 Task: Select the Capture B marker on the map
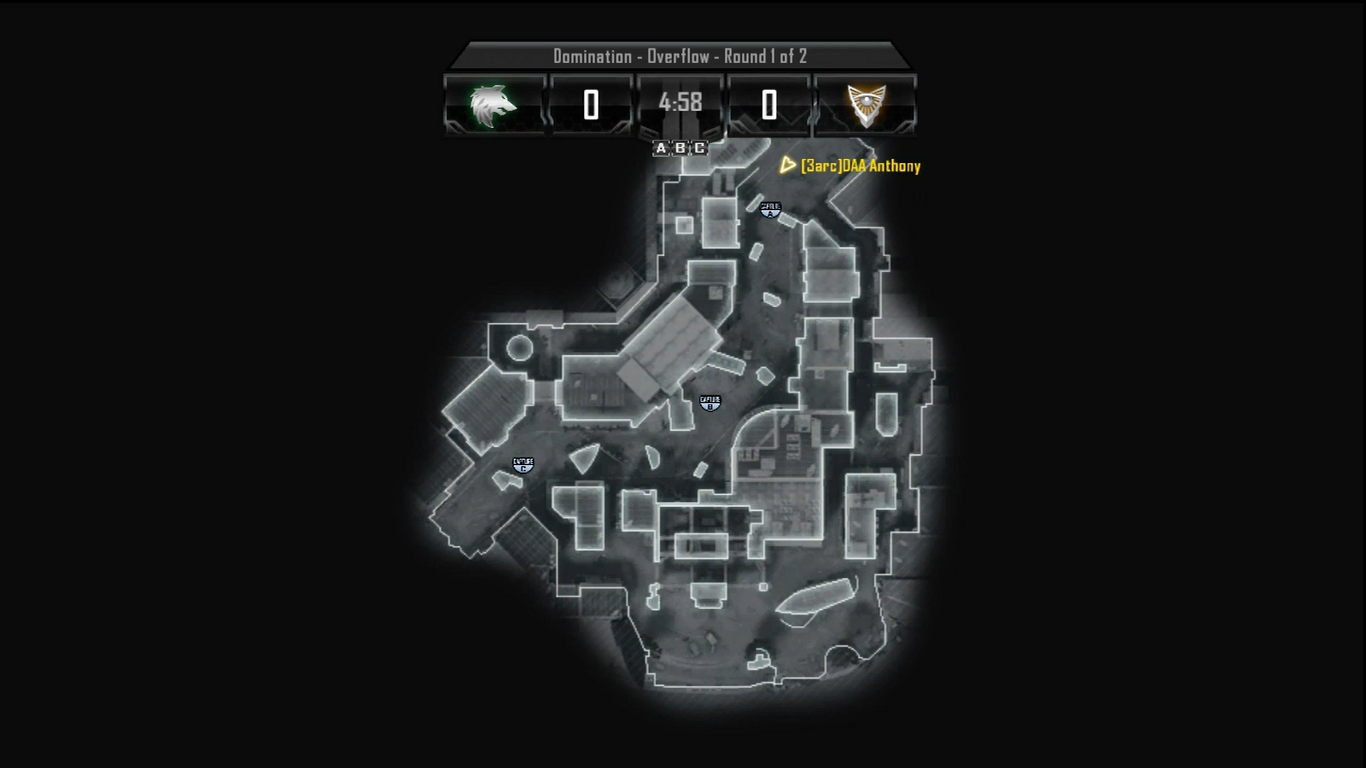(709, 402)
